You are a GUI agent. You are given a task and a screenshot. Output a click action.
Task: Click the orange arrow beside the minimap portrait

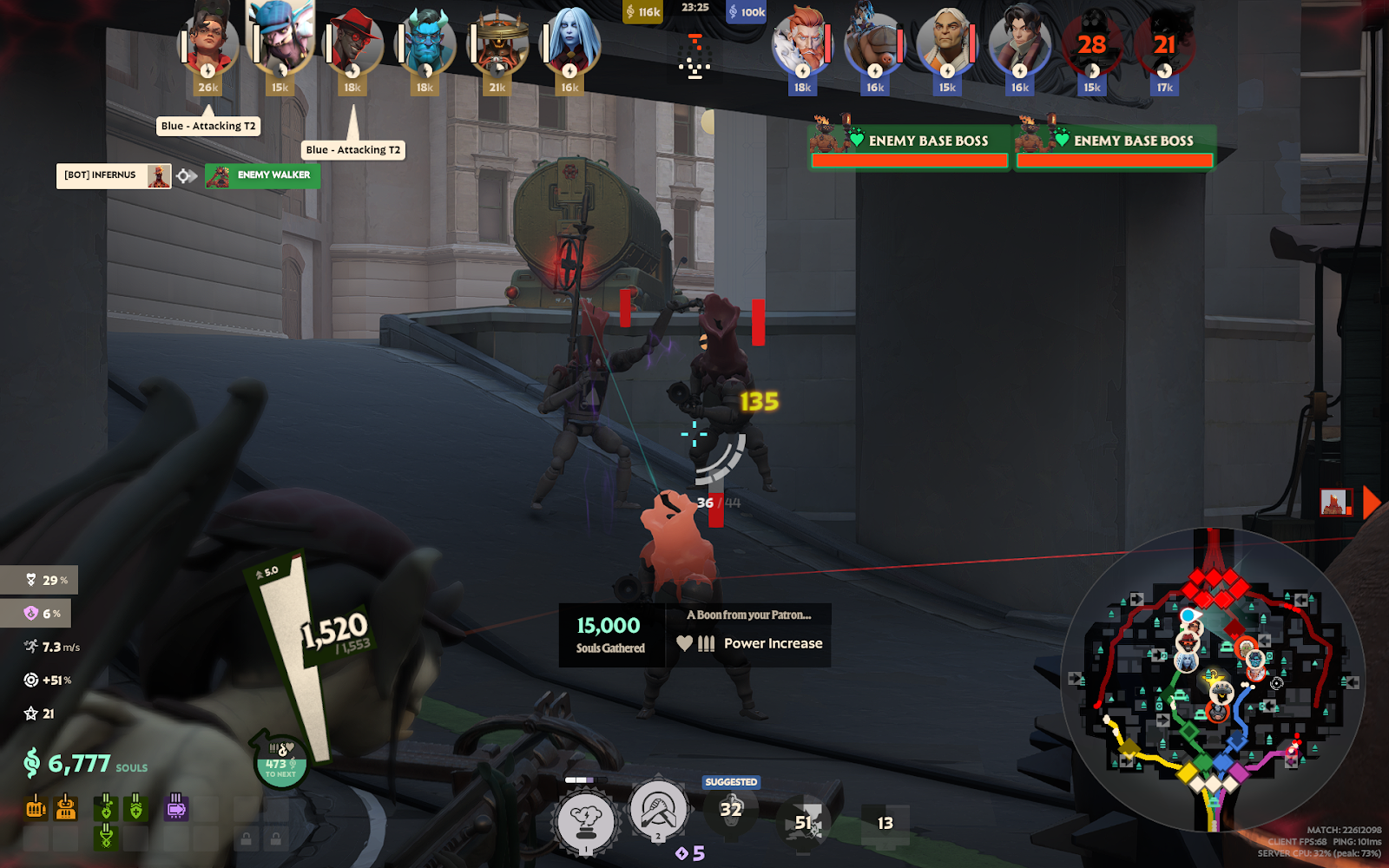pyautogui.click(x=1372, y=503)
